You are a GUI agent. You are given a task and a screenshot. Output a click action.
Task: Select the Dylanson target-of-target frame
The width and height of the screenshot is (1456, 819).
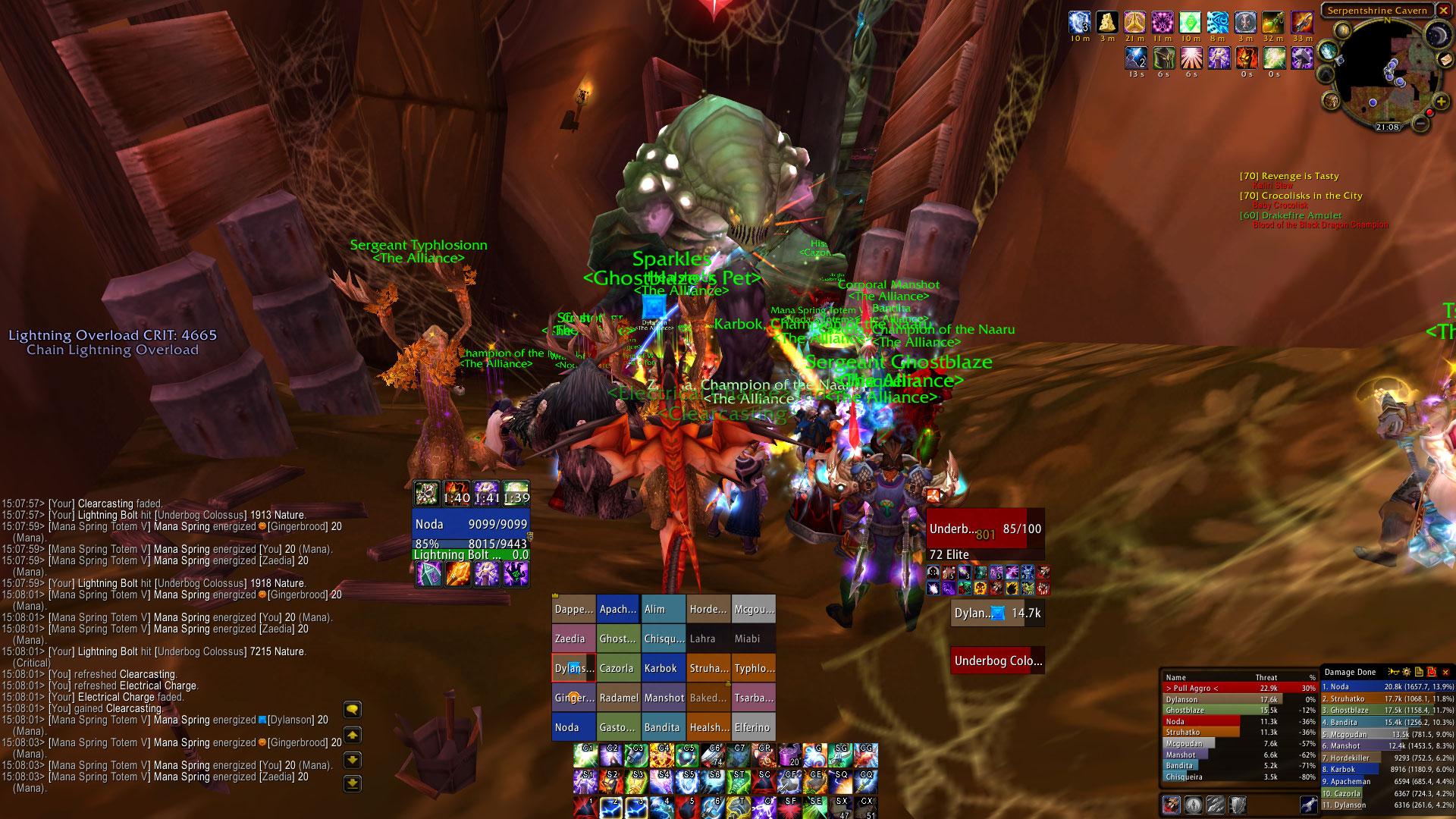point(997,613)
